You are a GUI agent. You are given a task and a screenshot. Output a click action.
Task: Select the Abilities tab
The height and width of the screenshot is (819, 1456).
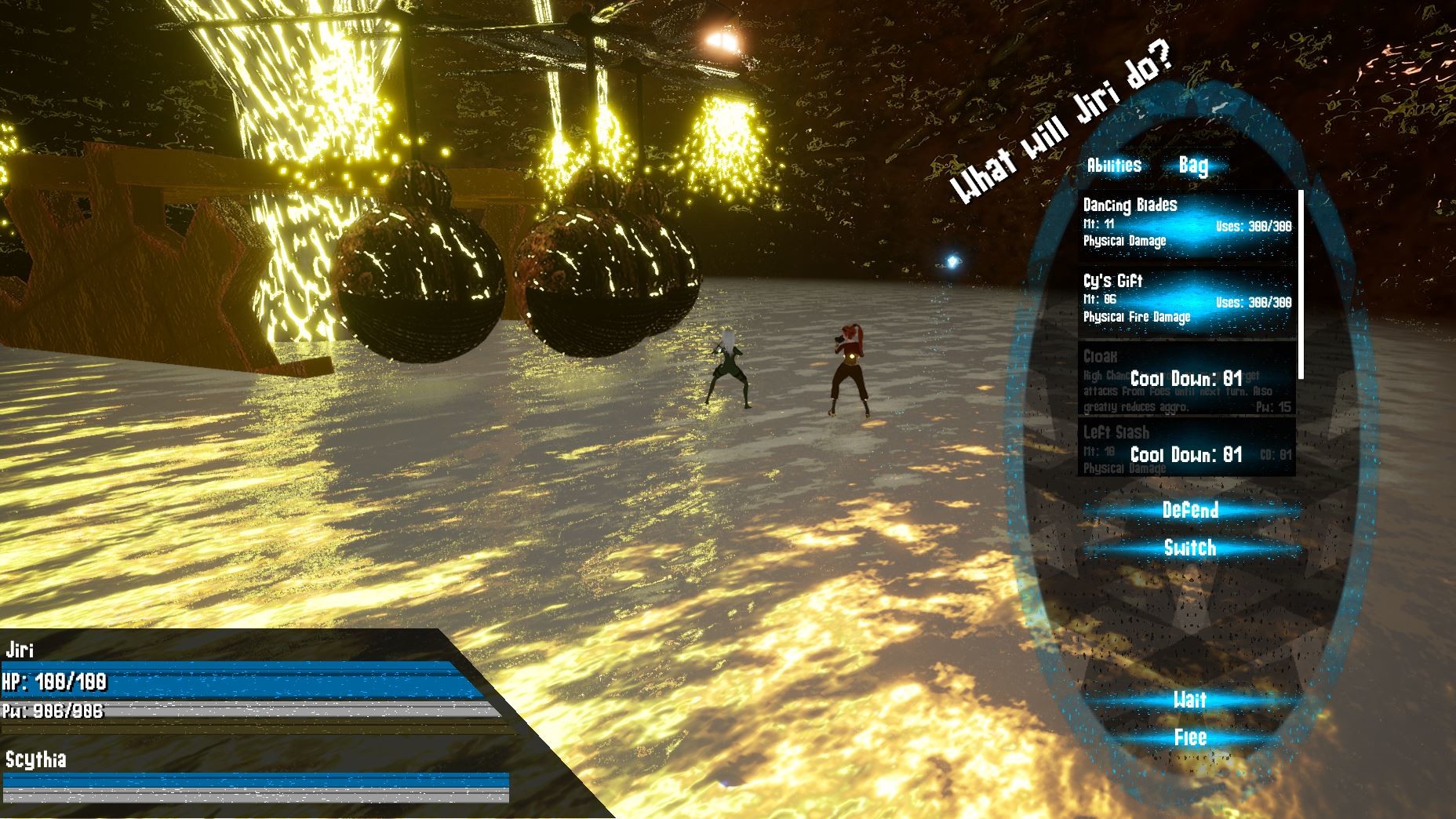(1116, 166)
